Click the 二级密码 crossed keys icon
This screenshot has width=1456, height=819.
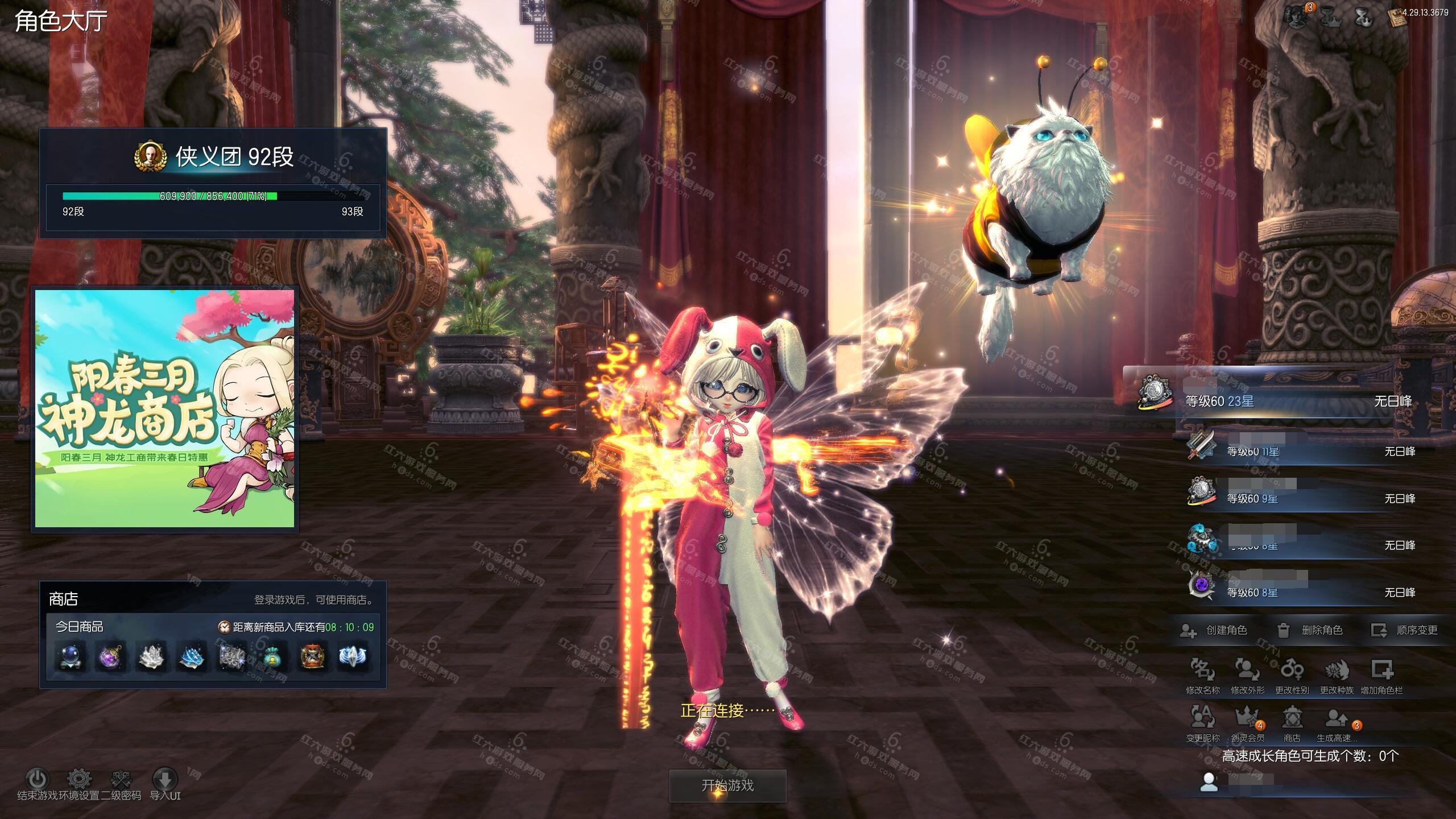[121, 779]
